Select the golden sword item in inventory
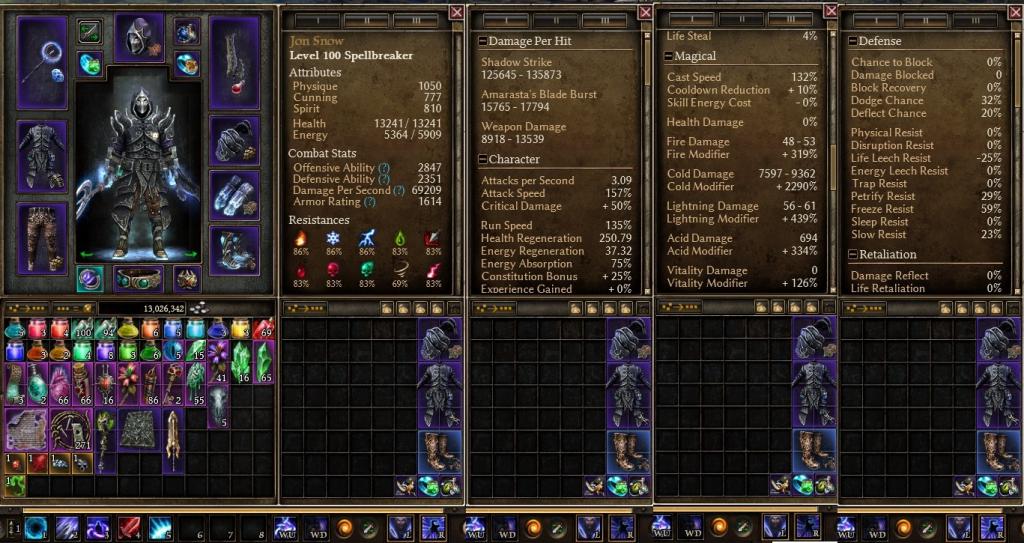This screenshot has height=543, width=1024. pyautogui.click(x=172, y=440)
